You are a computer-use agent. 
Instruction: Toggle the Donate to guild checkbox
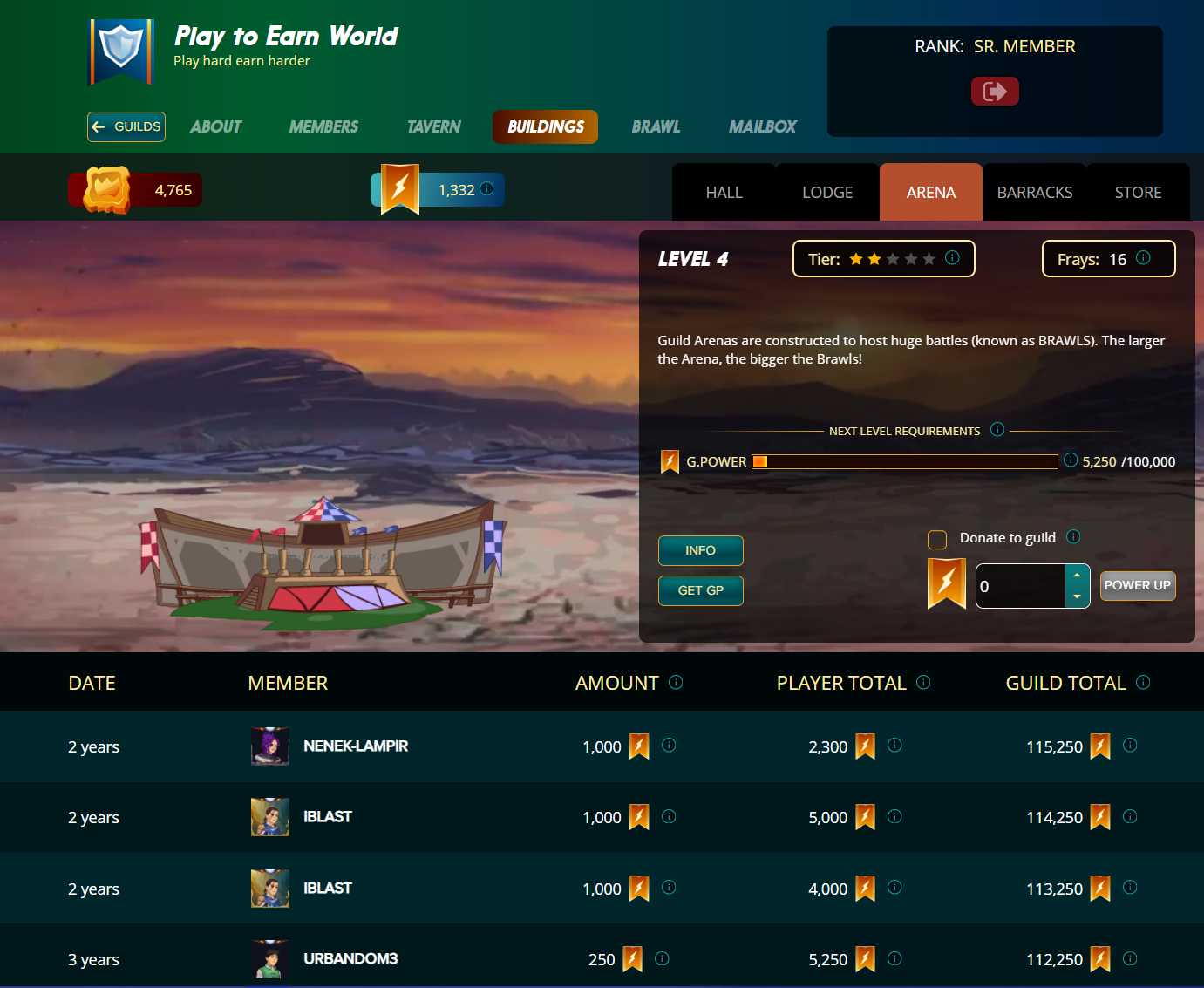click(937, 539)
